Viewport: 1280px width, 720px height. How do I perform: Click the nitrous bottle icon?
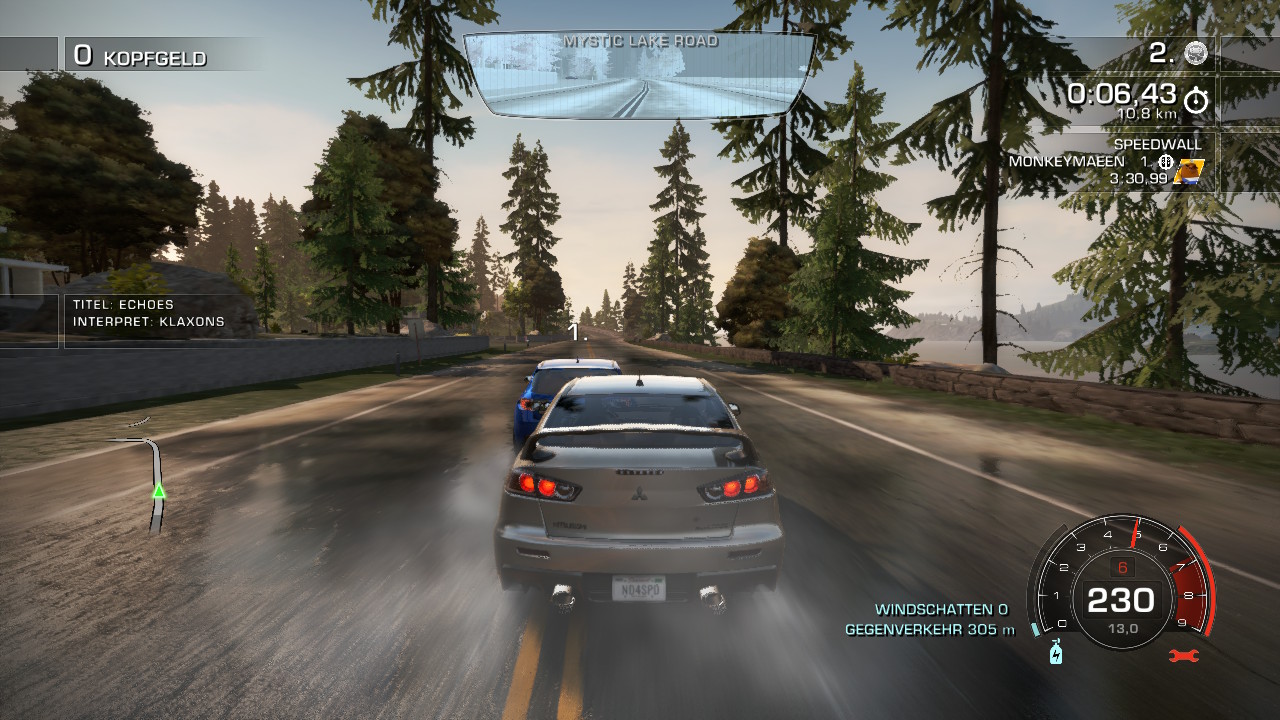click(1055, 652)
